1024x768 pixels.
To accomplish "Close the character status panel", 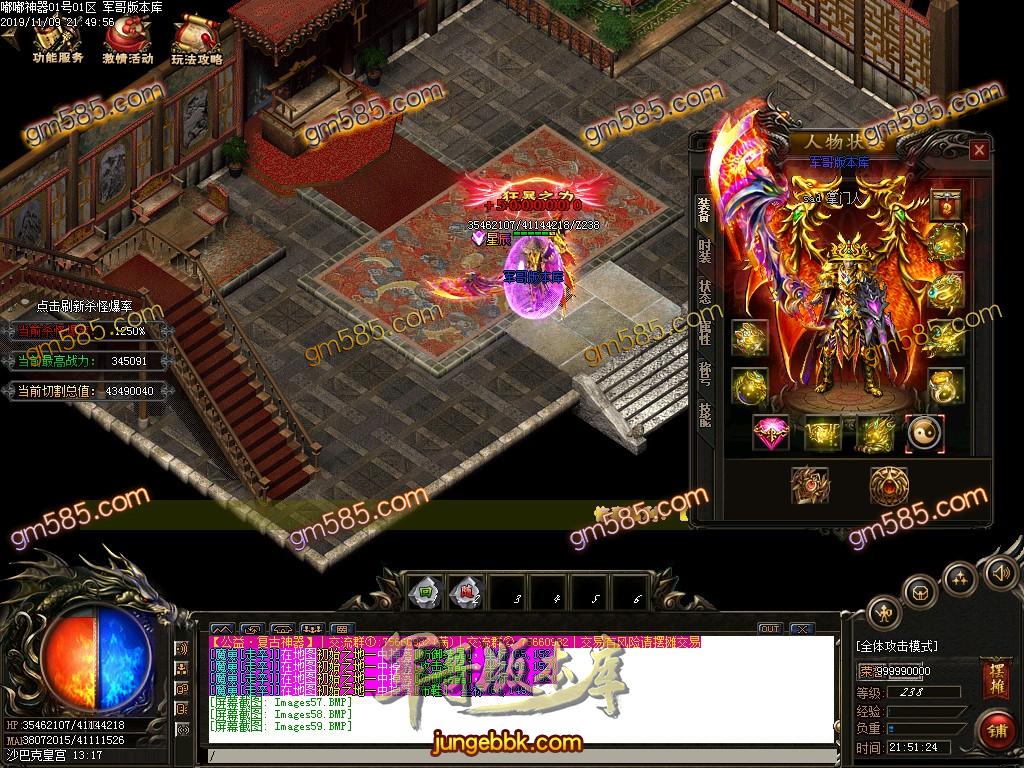I will [978, 150].
